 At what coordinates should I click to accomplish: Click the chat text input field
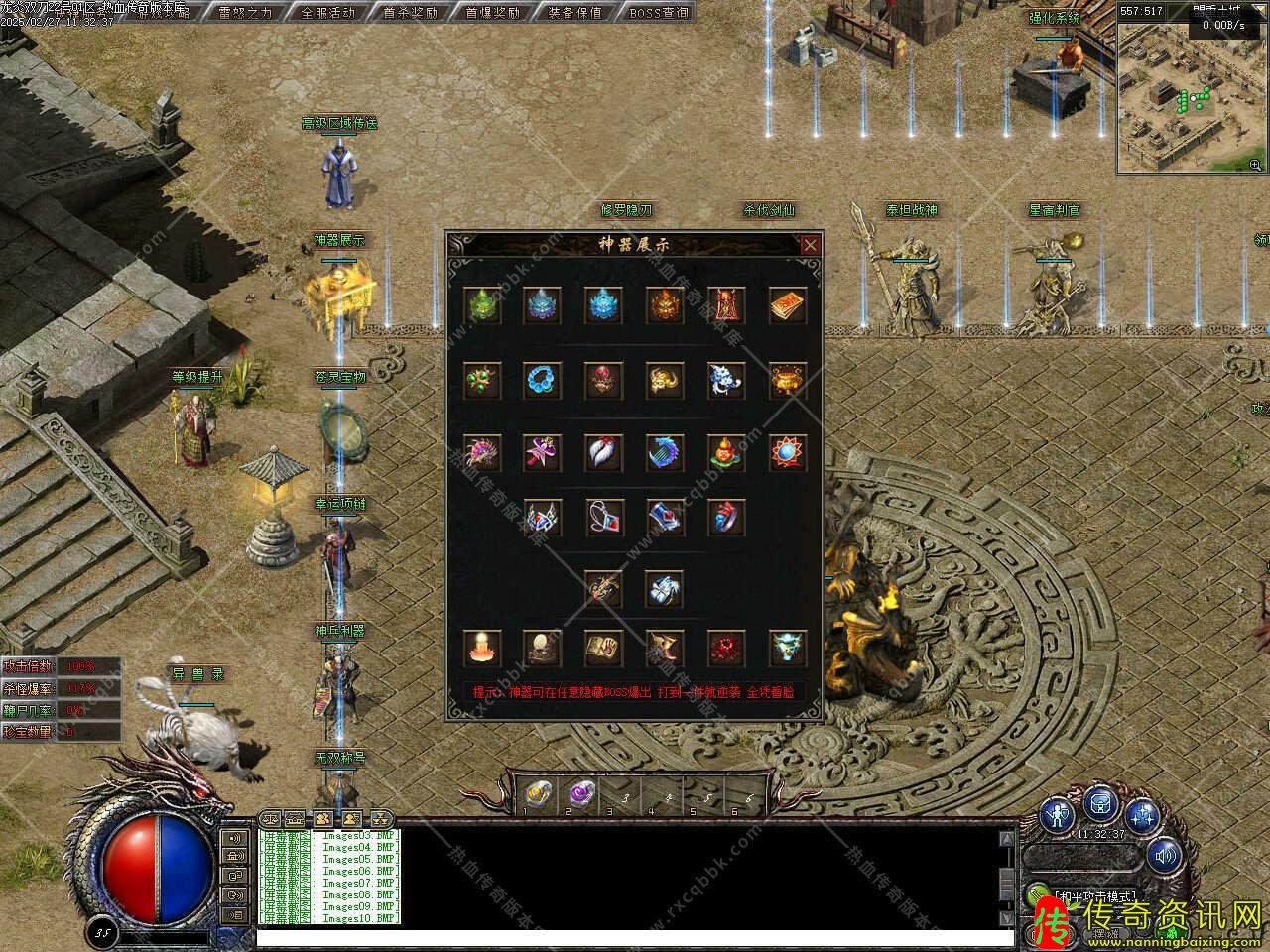pos(635,937)
